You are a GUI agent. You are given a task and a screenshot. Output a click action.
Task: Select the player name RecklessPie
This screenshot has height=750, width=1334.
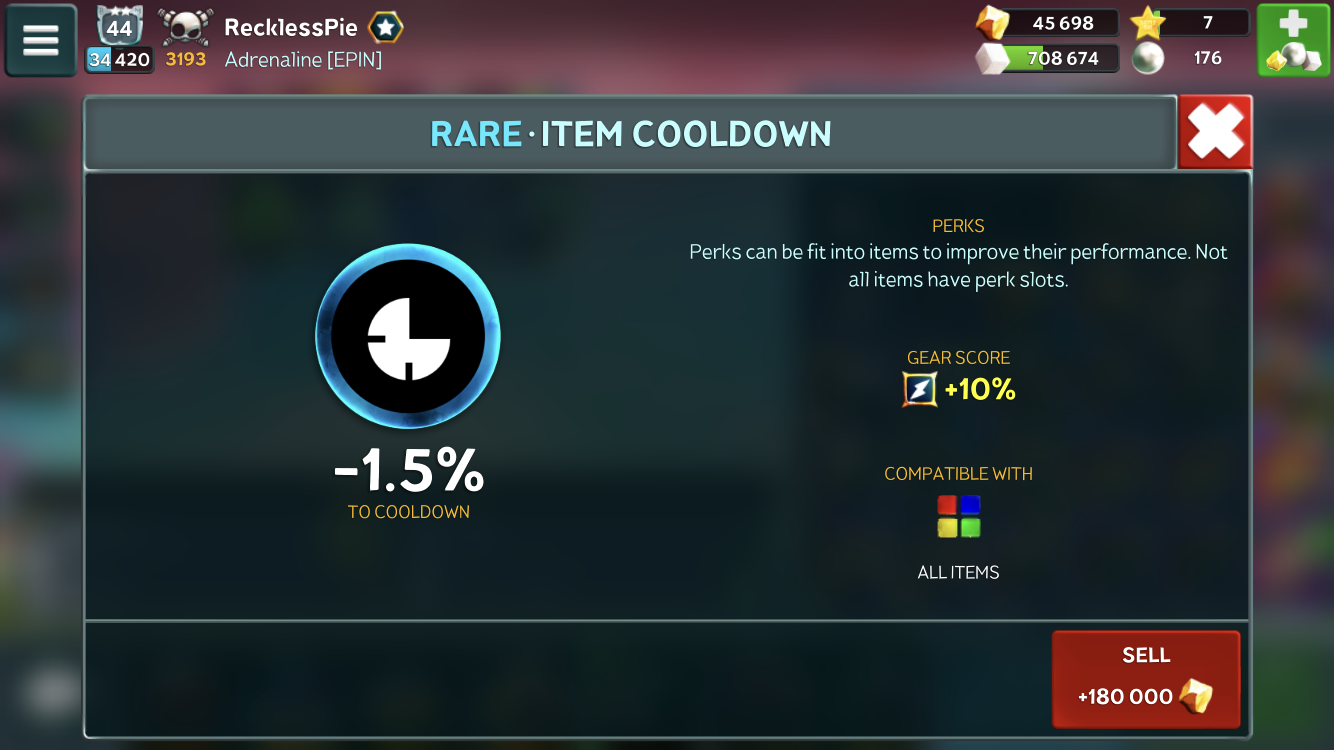(291, 27)
